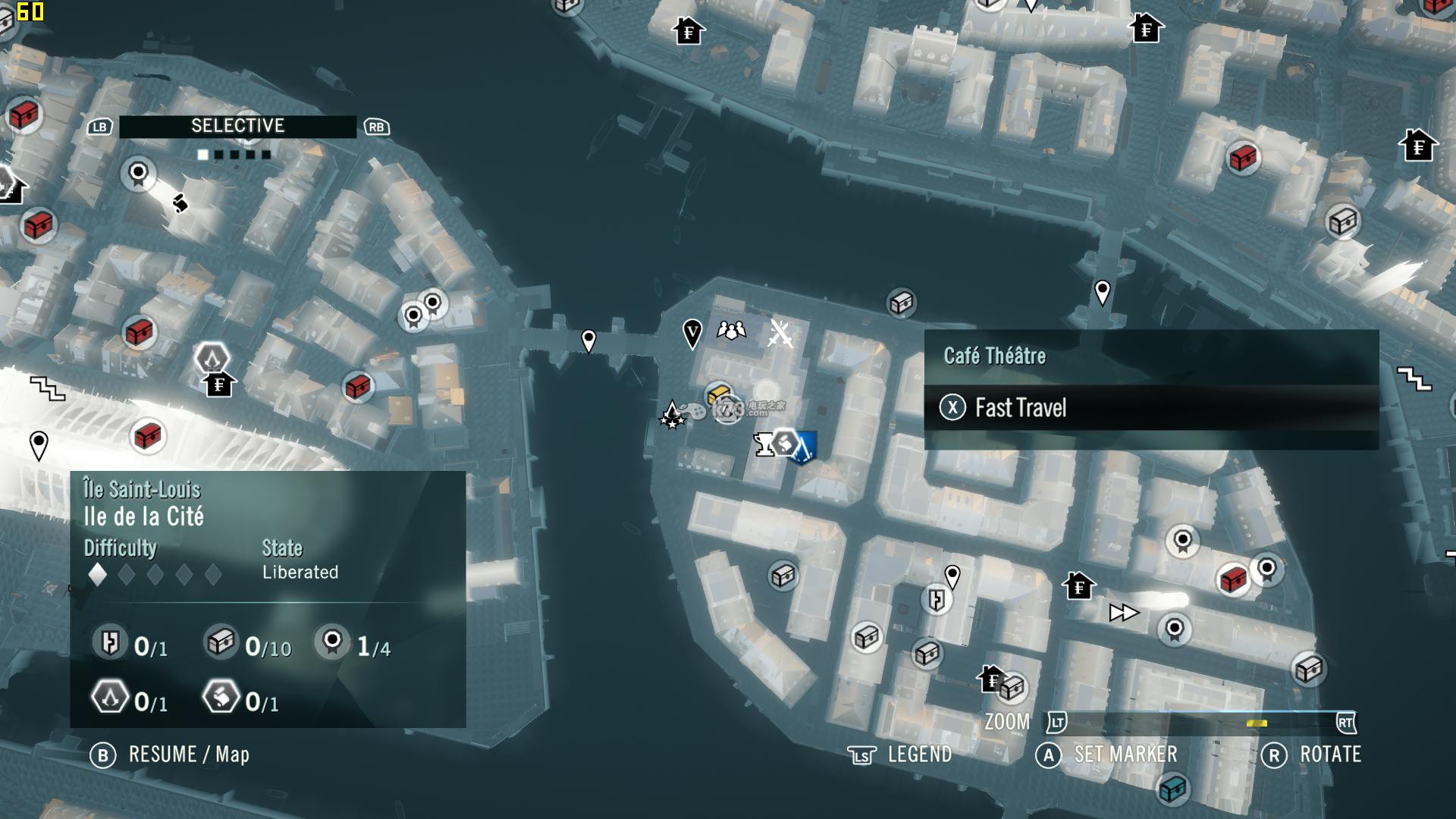1456x819 pixels.
Task: Click the blue Café Théâtre map icon
Action: (802, 447)
